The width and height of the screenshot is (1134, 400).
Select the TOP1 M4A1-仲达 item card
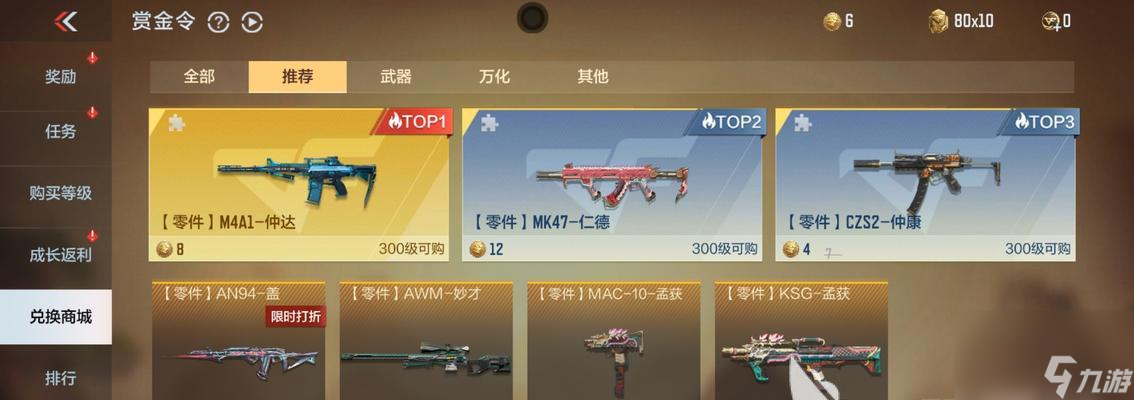(301, 185)
